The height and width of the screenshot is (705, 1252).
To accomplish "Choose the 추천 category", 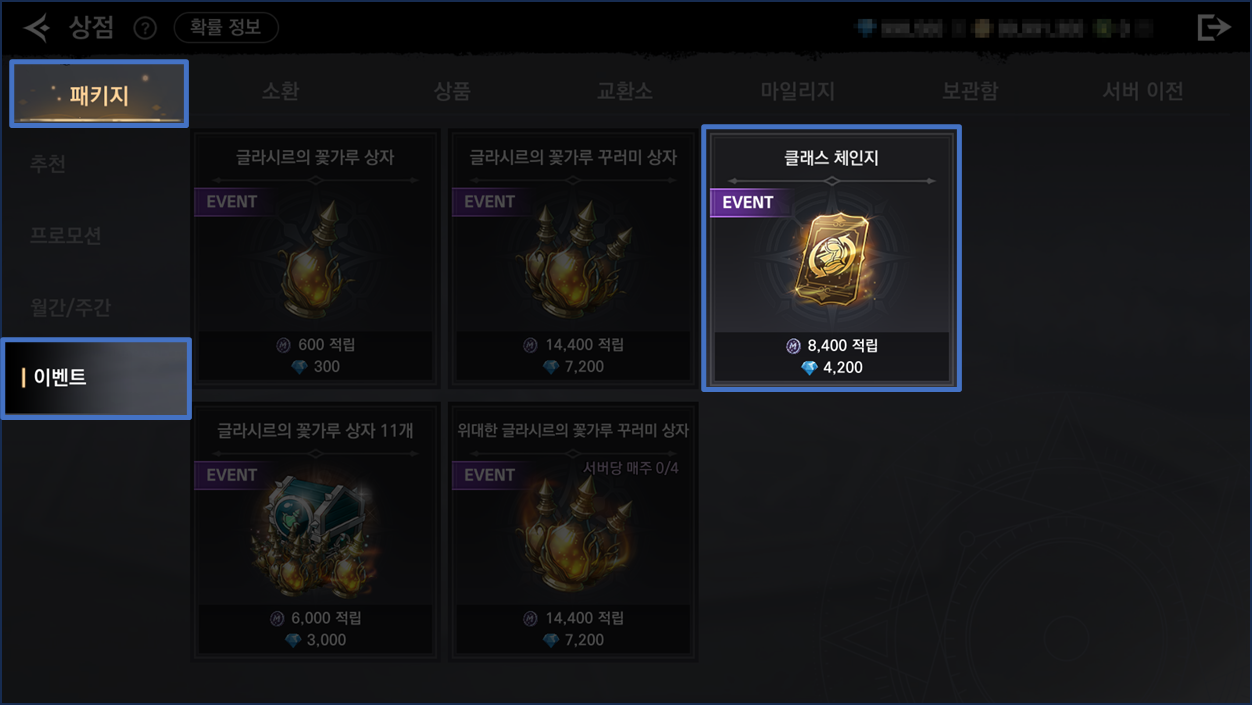I will pyautogui.click(x=49, y=163).
